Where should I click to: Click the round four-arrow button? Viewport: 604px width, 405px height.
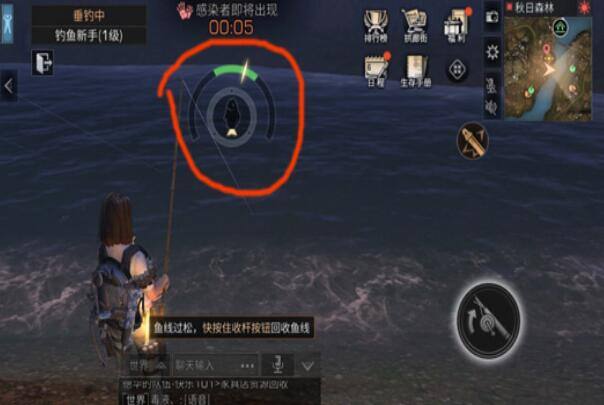click(457, 70)
